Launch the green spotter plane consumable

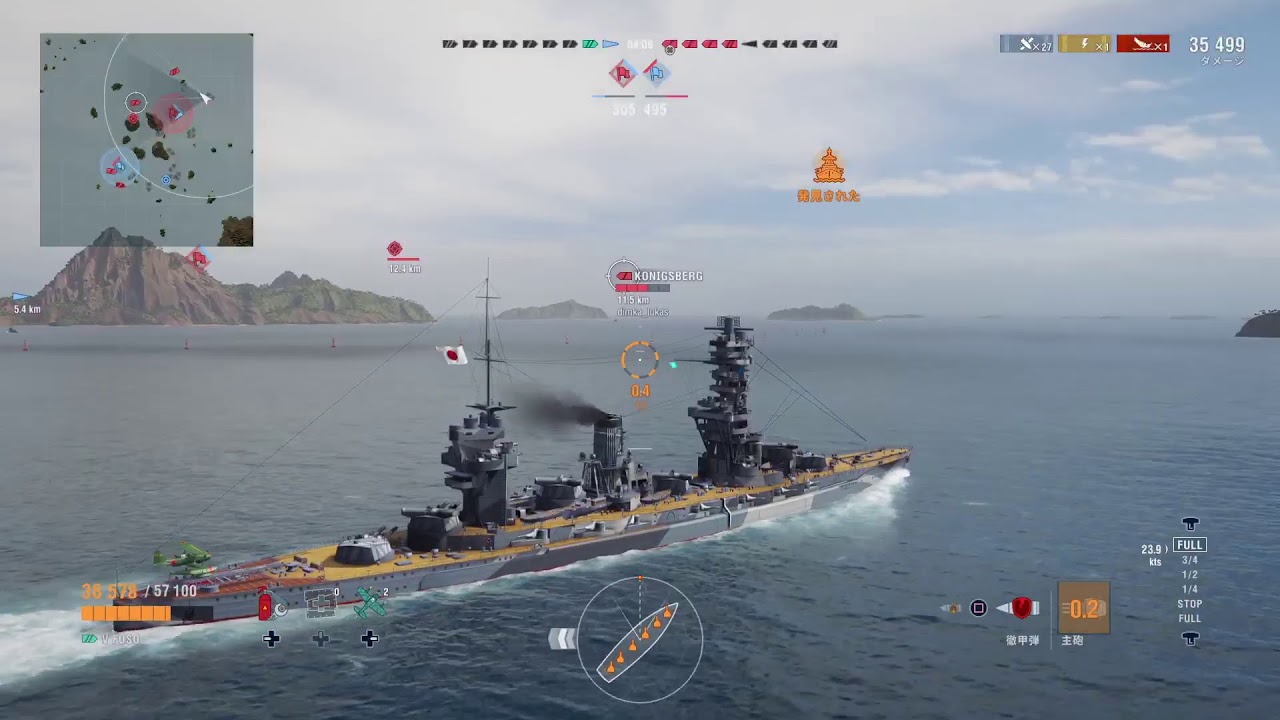click(370, 603)
